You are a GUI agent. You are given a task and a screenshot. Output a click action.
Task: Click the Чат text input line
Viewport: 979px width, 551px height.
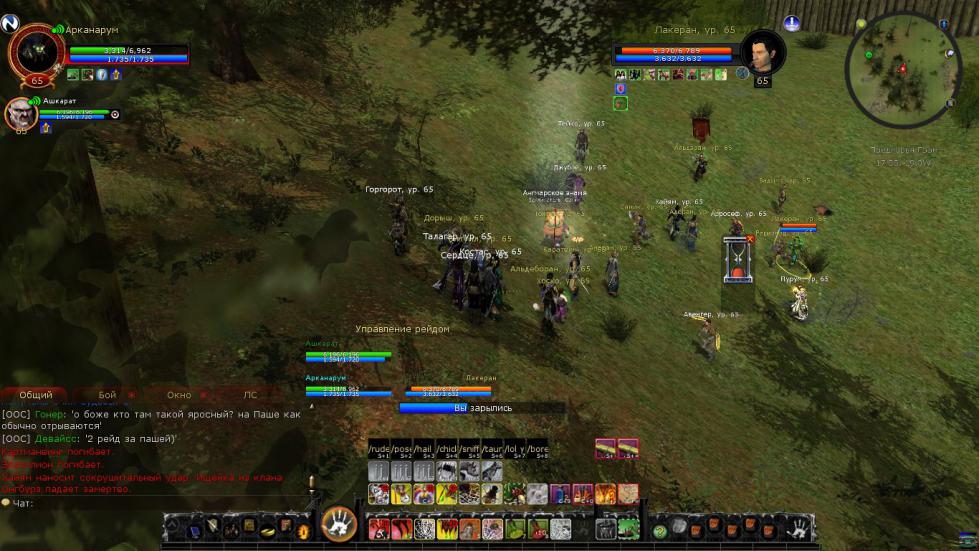150,503
